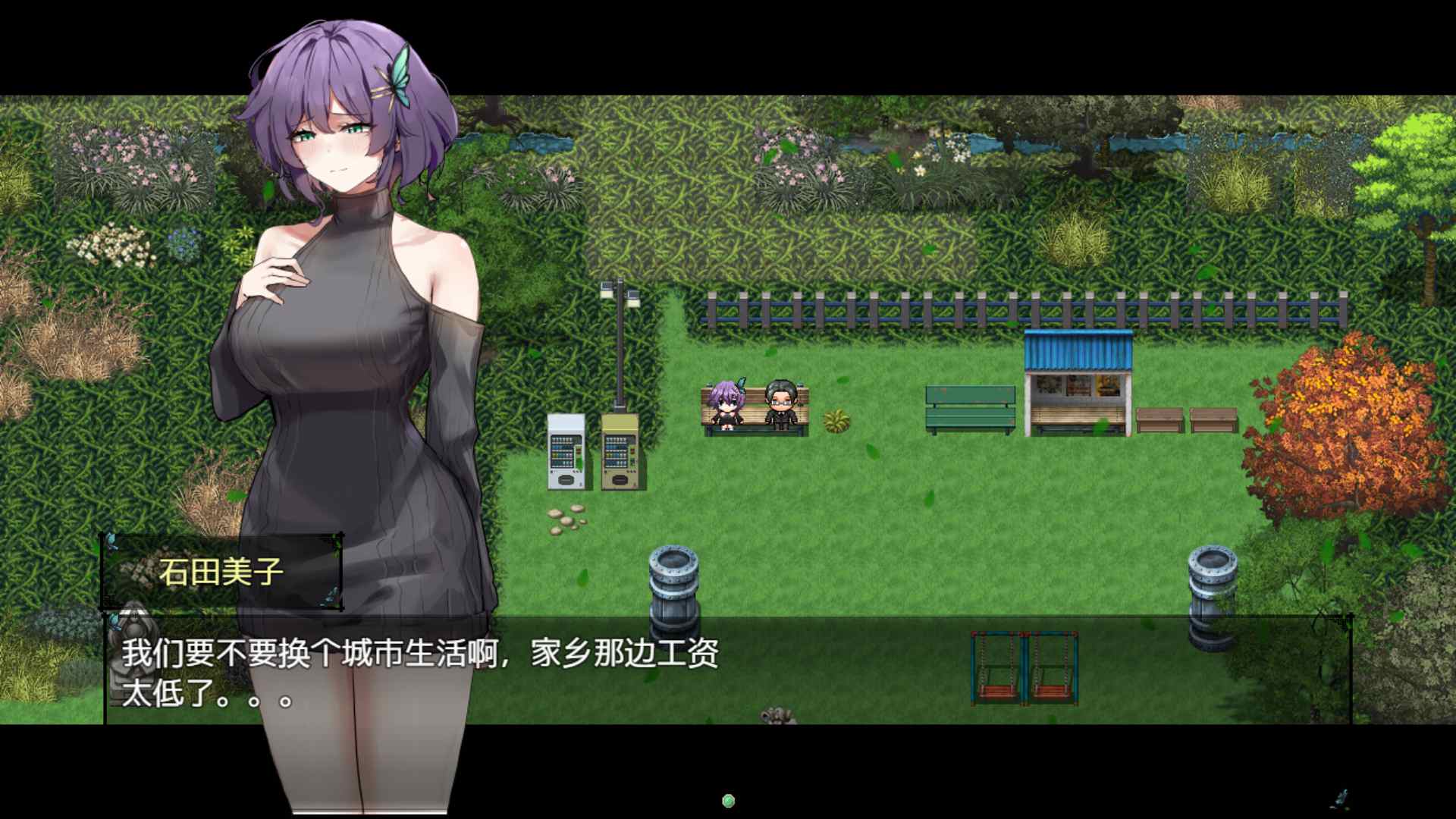Image resolution: width=1456 pixels, height=819 pixels.
Task: Click the green continue indicator below dialogue text
Action: click(730, 798)
